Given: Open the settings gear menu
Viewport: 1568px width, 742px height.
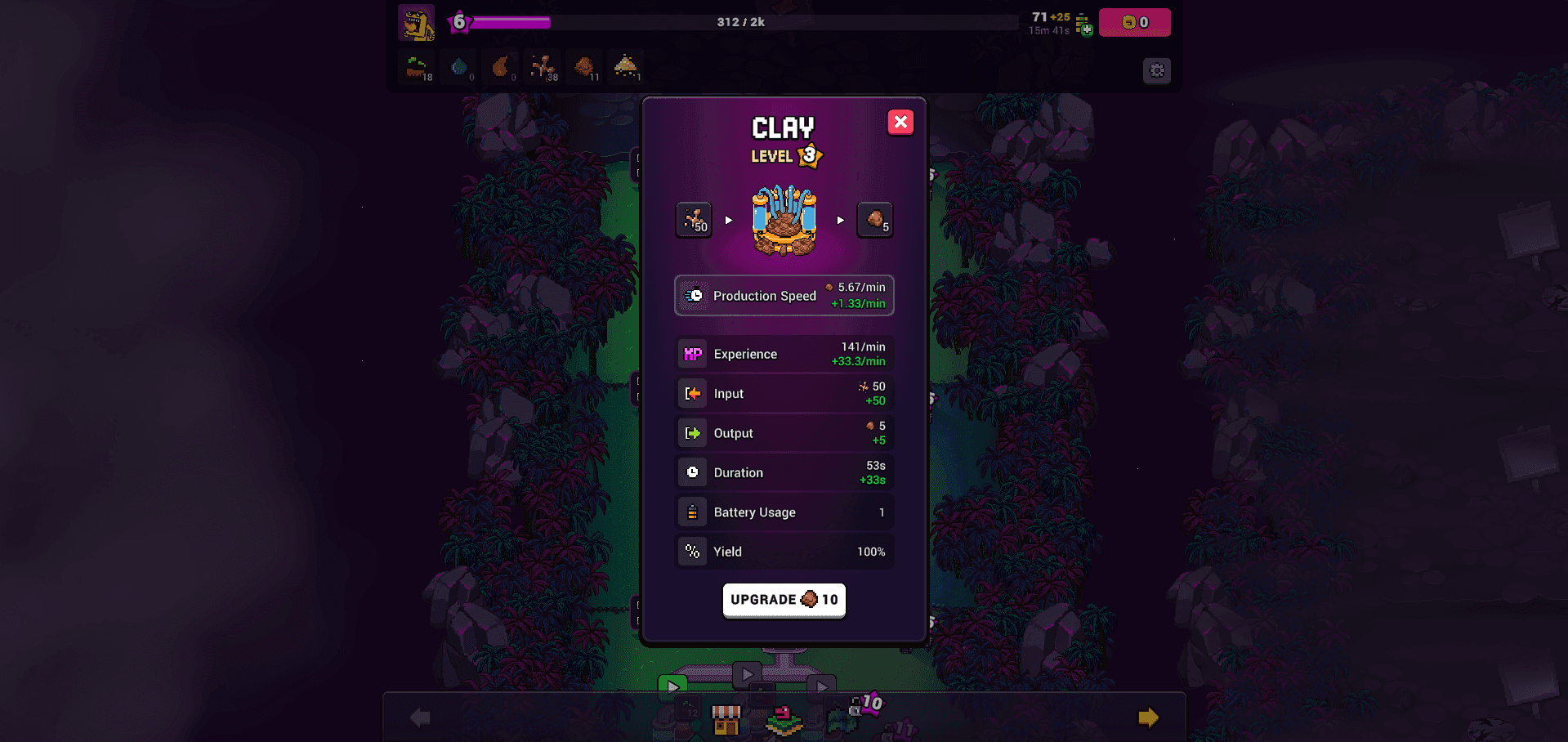Looking at the screenshot, I should [1156, 70].
